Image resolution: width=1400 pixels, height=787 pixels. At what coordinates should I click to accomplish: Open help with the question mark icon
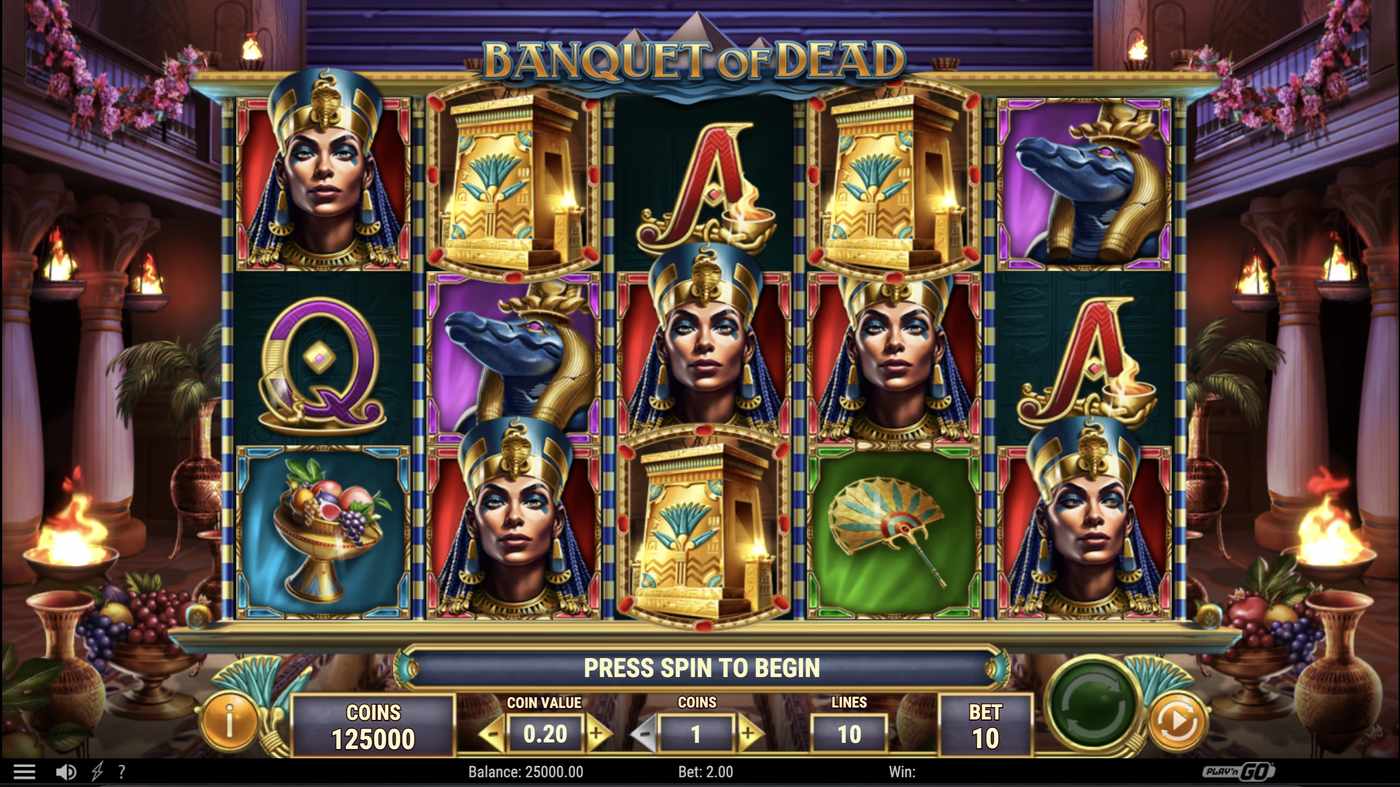(x=122, y=770)
